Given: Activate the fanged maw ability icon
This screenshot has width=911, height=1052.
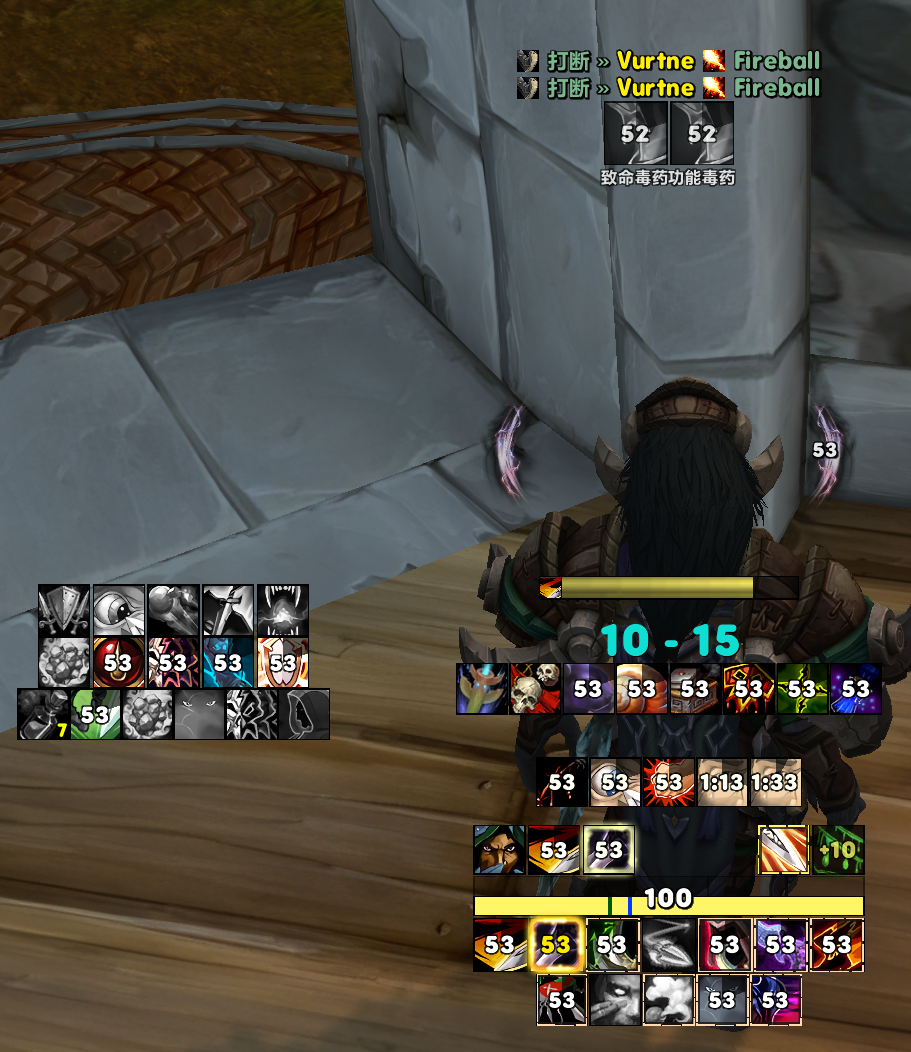Looking at the screenshot, I should coord(282,610).
